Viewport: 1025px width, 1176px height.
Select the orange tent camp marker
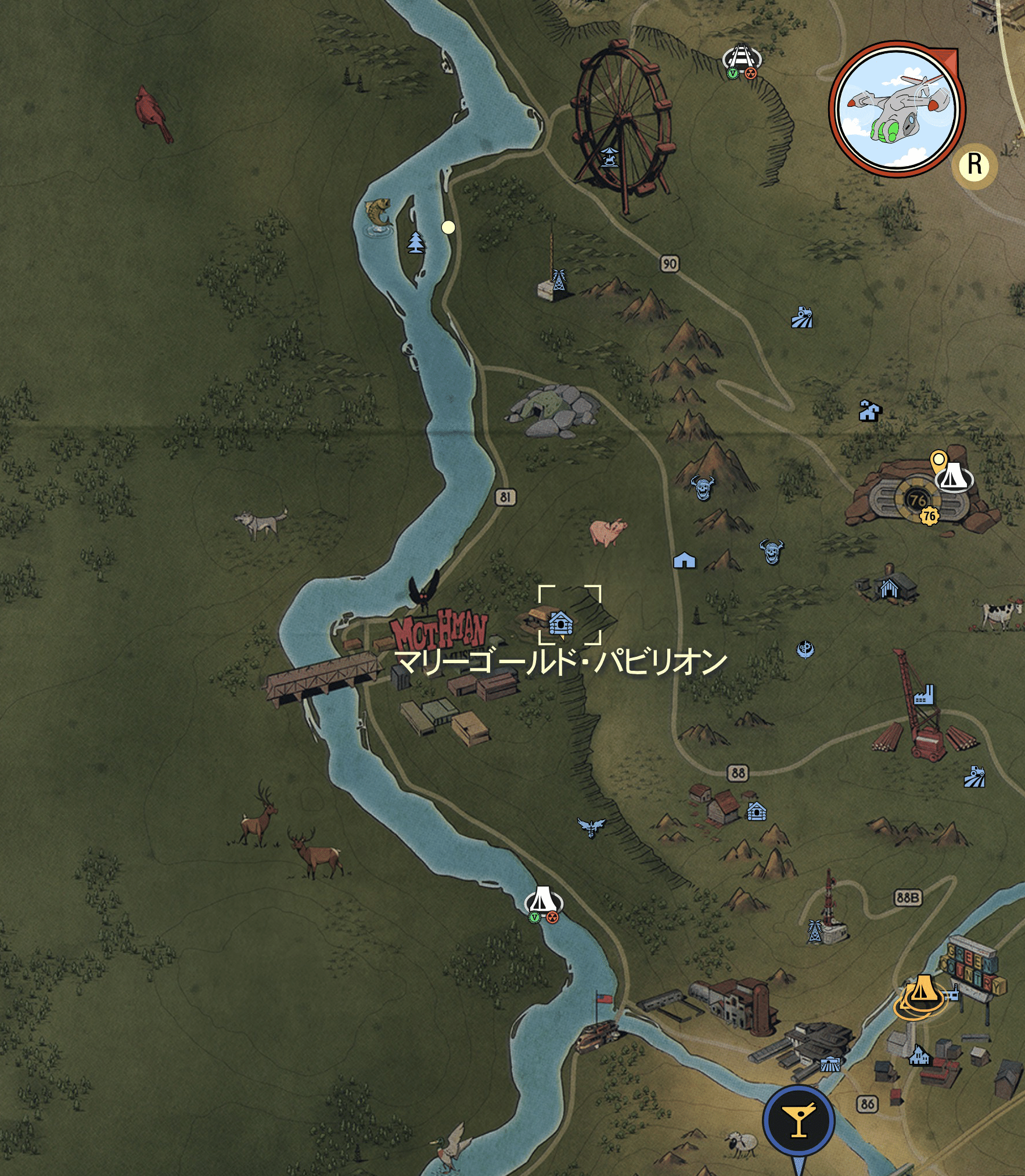click(x=922, y=990)
